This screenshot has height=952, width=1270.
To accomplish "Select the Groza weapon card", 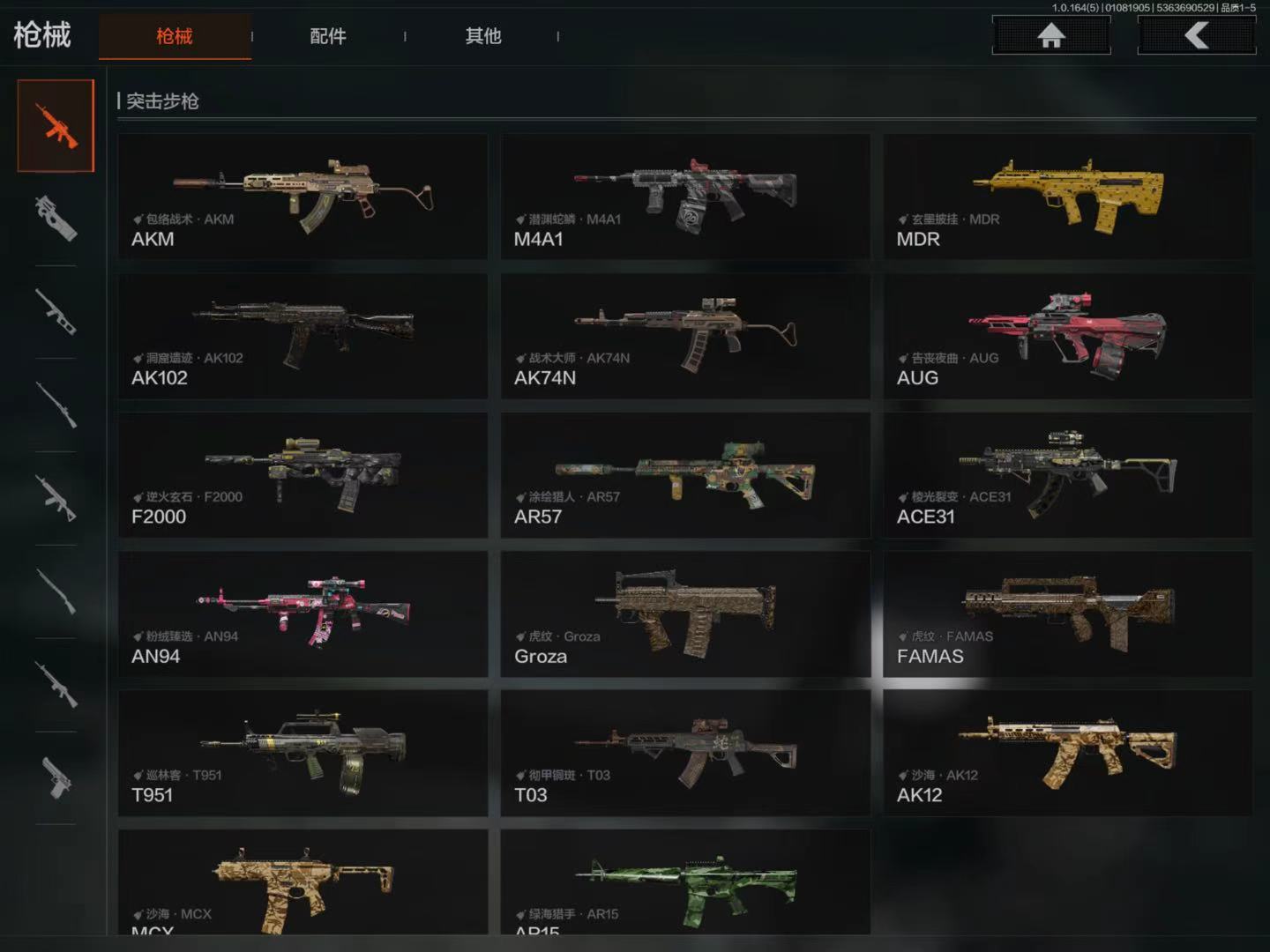I will point(685,614).
